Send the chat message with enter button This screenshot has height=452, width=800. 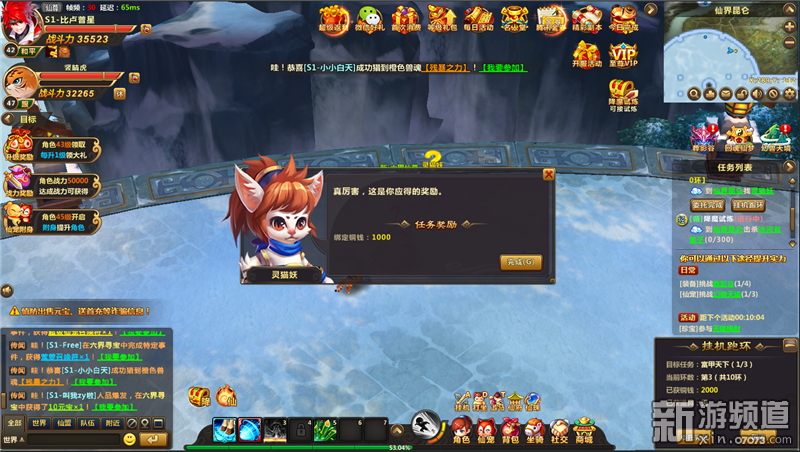(154, 439)
